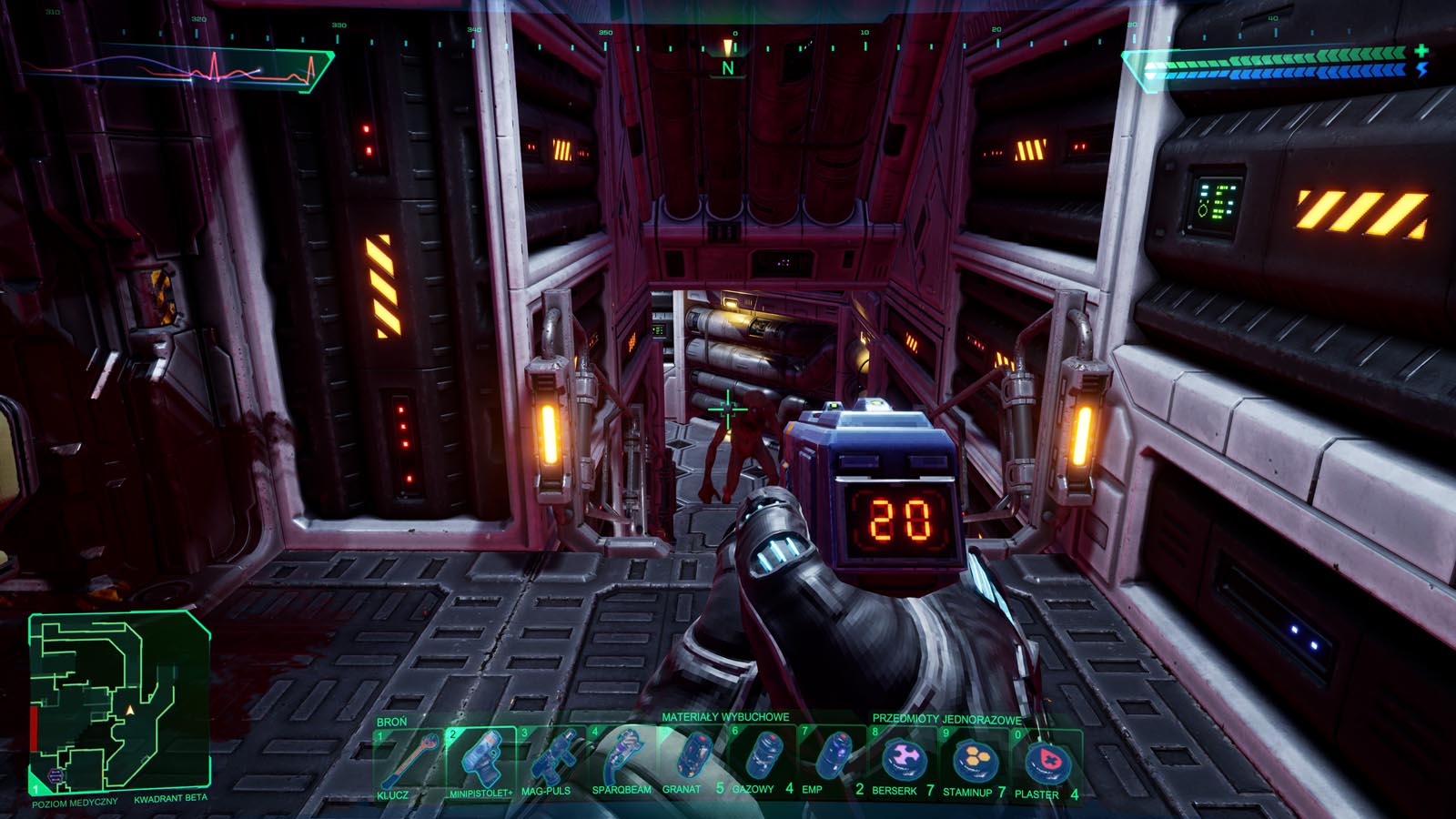
Task: Select the Granat explosive slot
Action: pyautogui.click(x=692, y=759)
